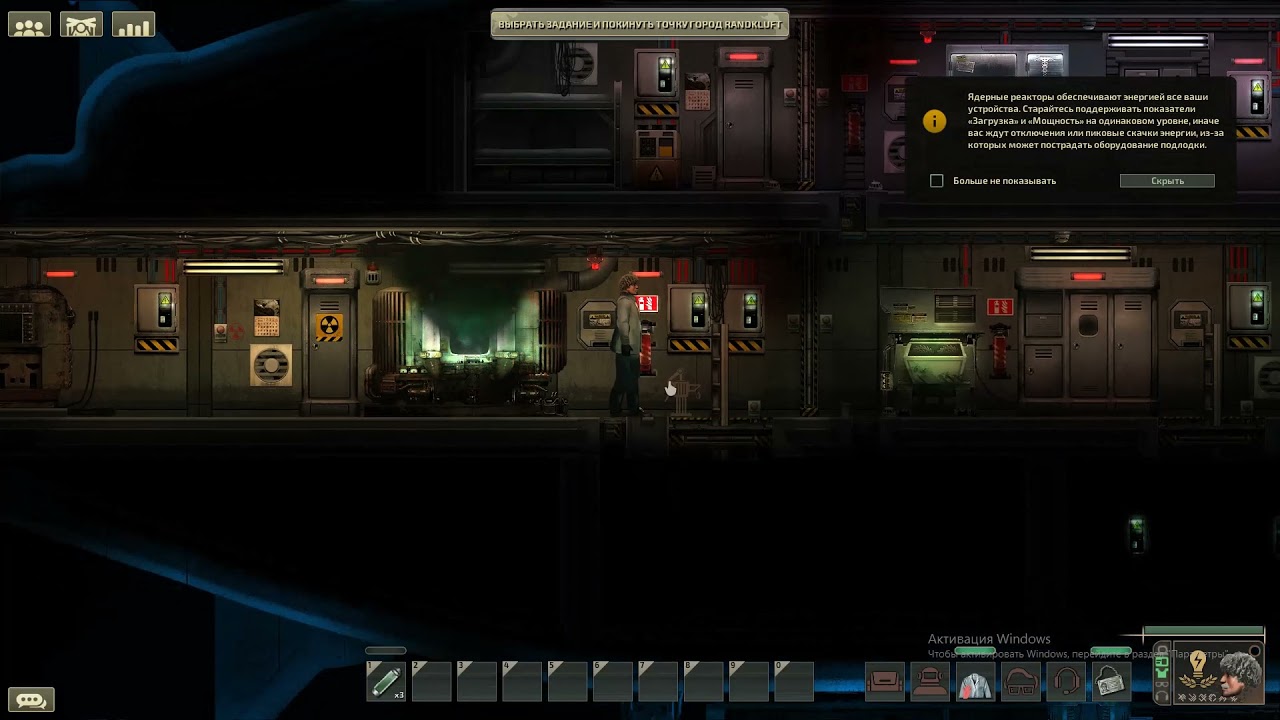The image size is (1280, 720).
Task: Open the bar-chart statistics icon
Action: [x=133, y=24]
